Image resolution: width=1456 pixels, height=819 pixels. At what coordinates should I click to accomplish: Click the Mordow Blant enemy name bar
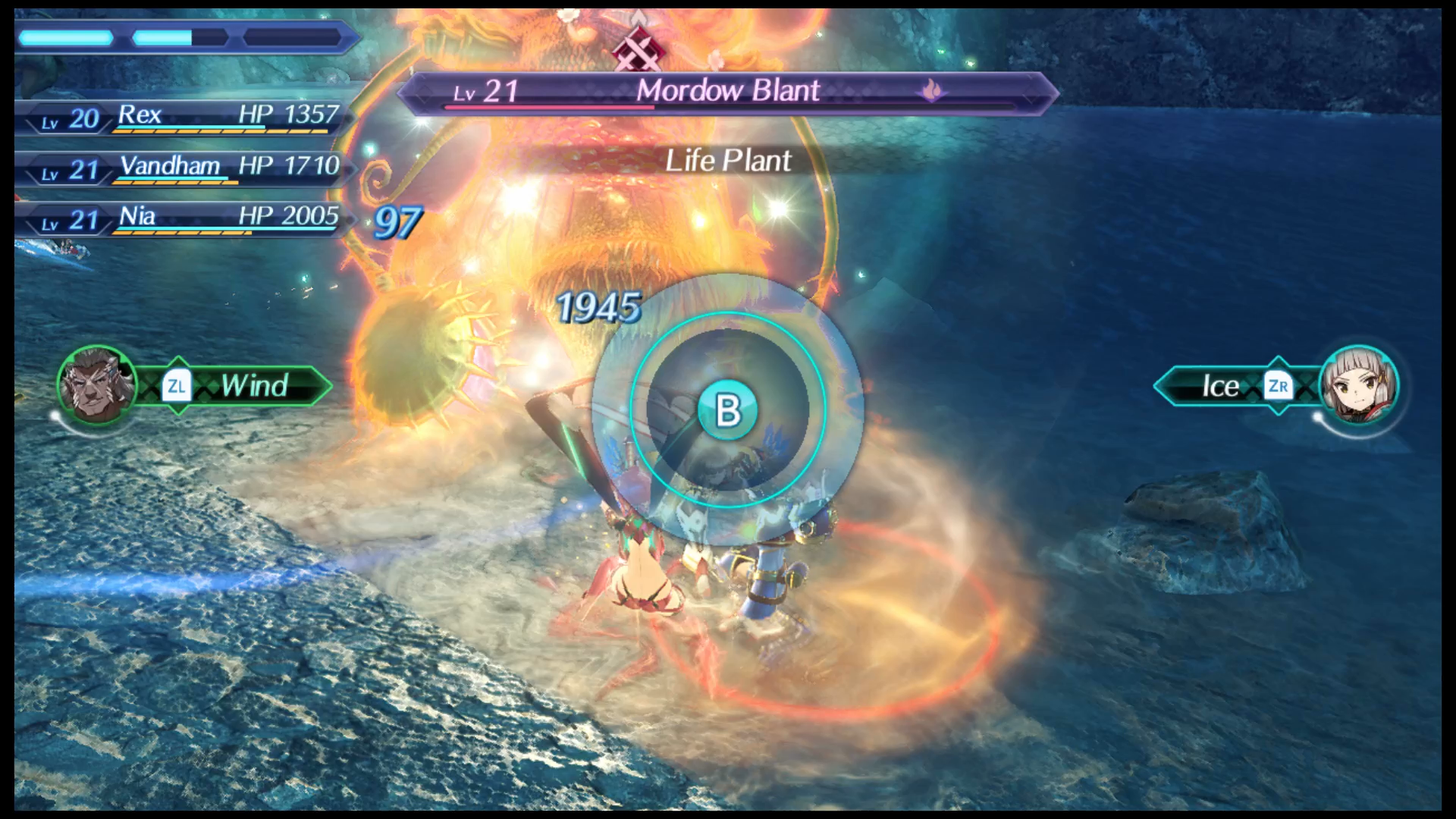[726, 92]
